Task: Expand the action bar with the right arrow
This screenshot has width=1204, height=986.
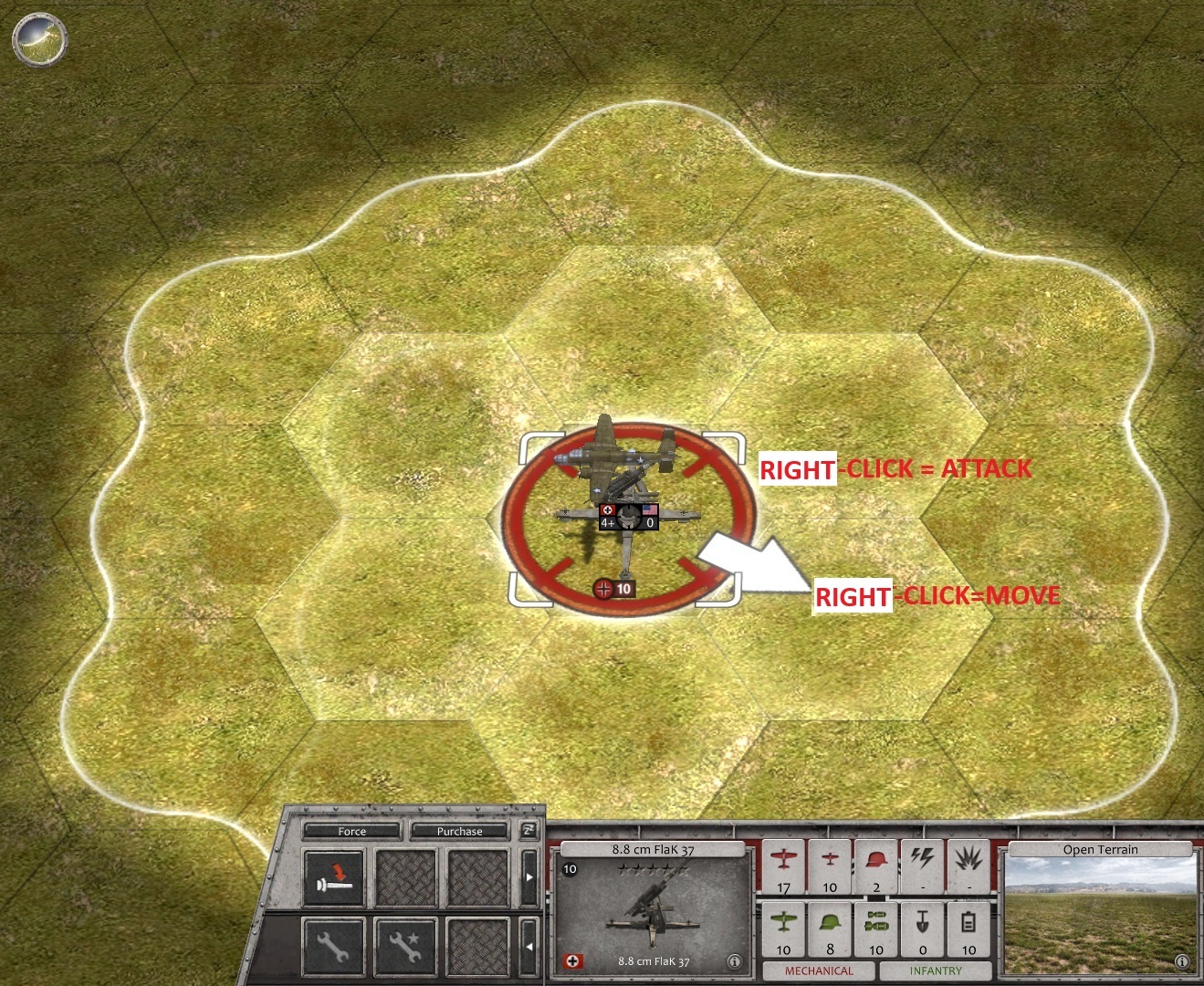Action: (x=529, y=877)
